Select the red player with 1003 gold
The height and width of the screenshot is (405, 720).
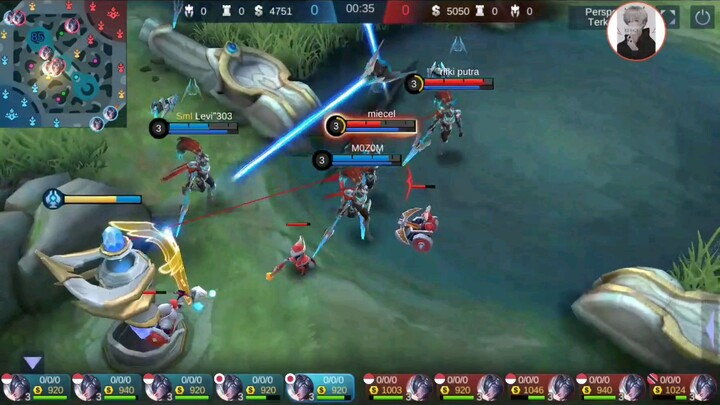click(397, 387)
